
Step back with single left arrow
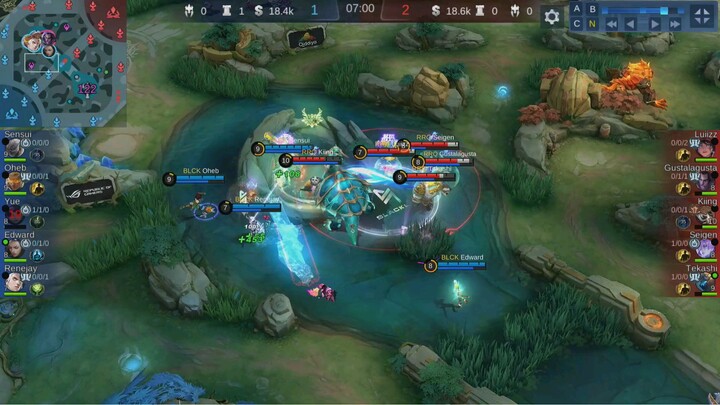click(x=633, y=24)
